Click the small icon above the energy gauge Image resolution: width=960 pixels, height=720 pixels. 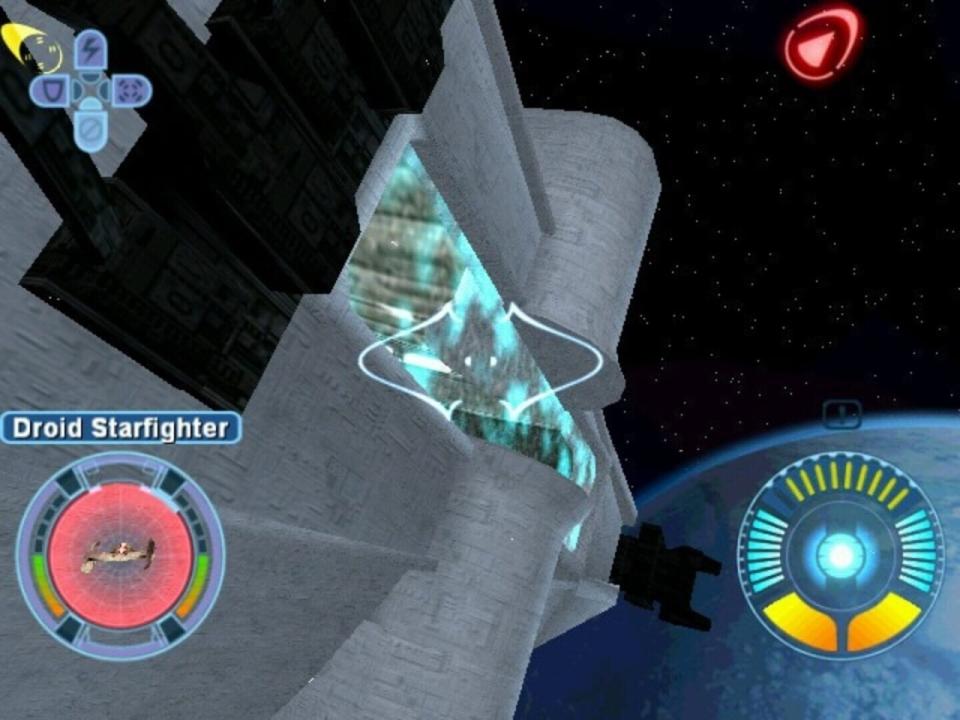842,411
